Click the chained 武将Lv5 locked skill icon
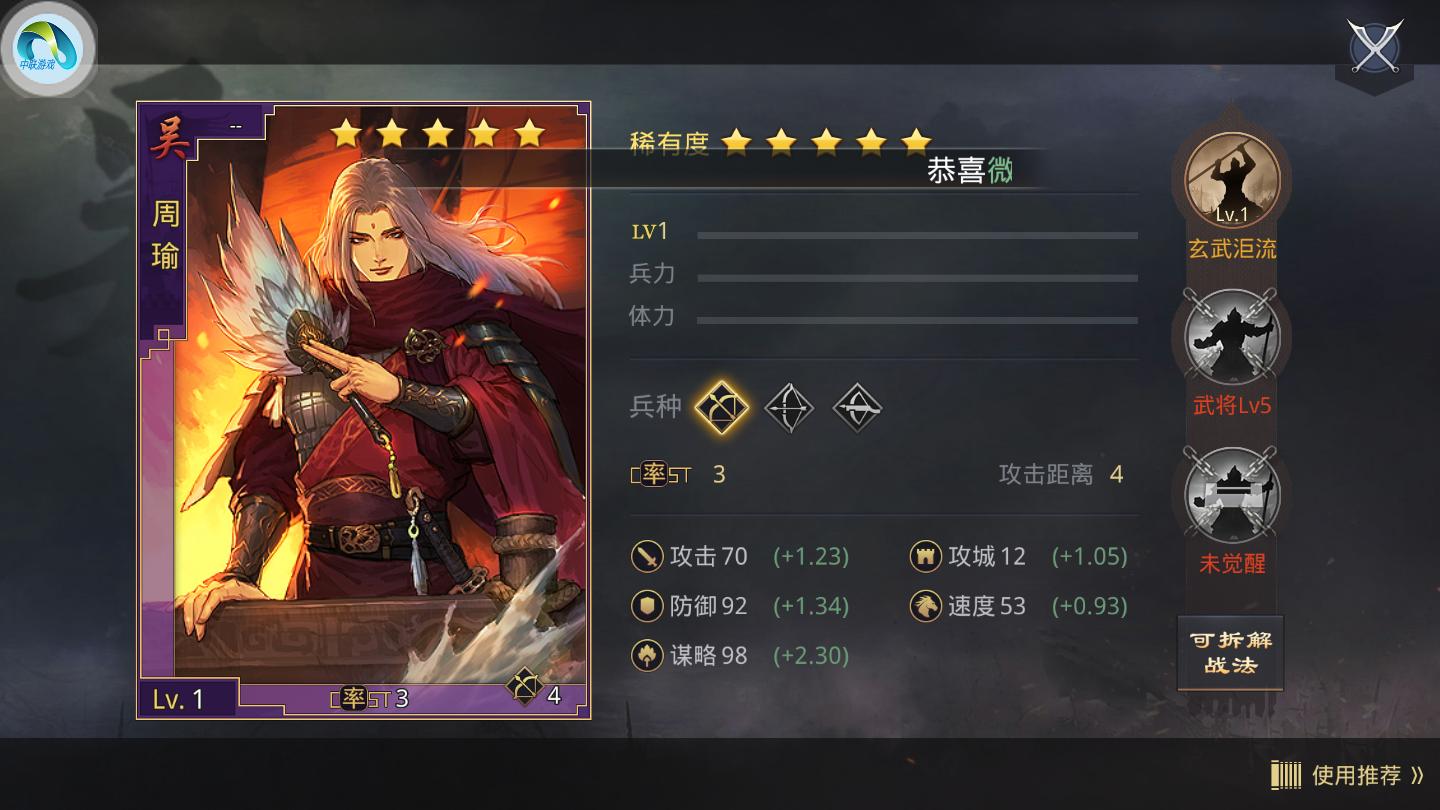Viewport: 1440px width, 810px height. (x=1232, y=338)
